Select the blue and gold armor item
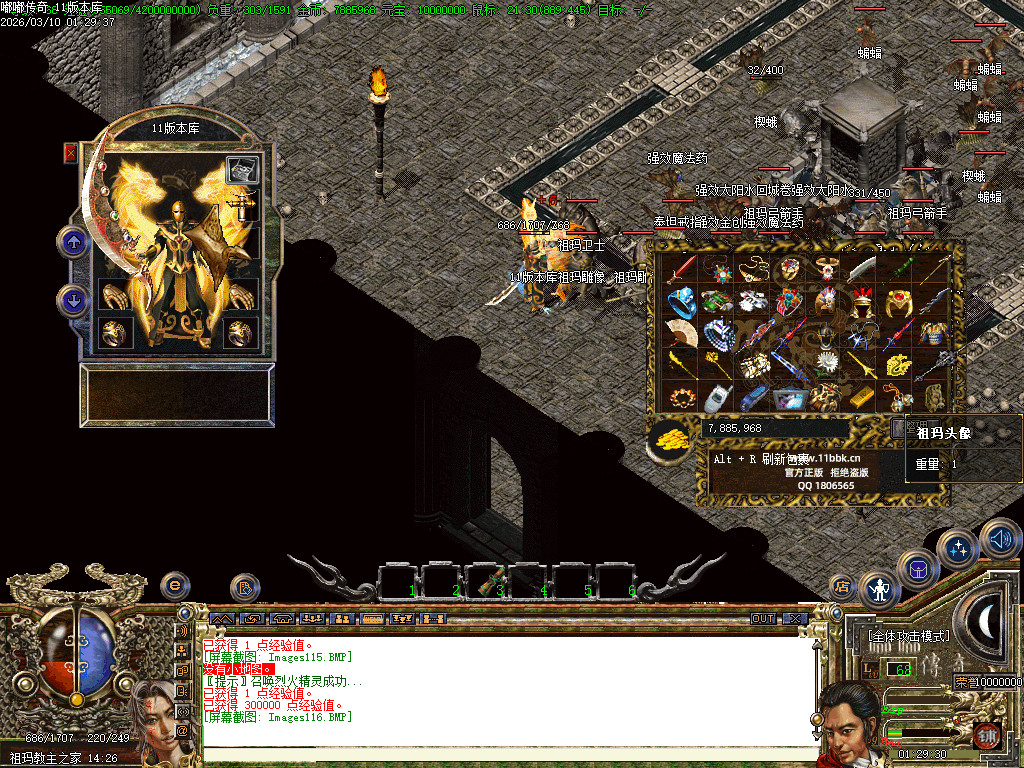 click(x=933, y=333)
